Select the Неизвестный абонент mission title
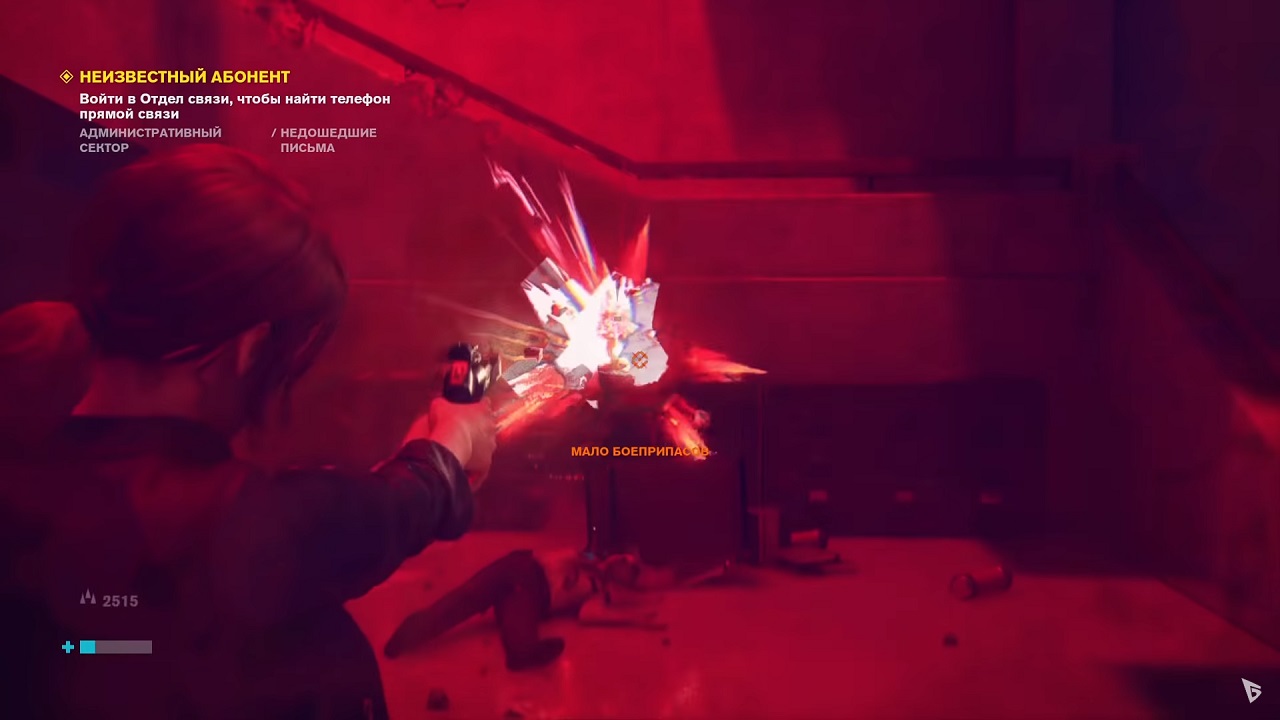Screen dimensions: 1280x720 (x=185, y=77)
